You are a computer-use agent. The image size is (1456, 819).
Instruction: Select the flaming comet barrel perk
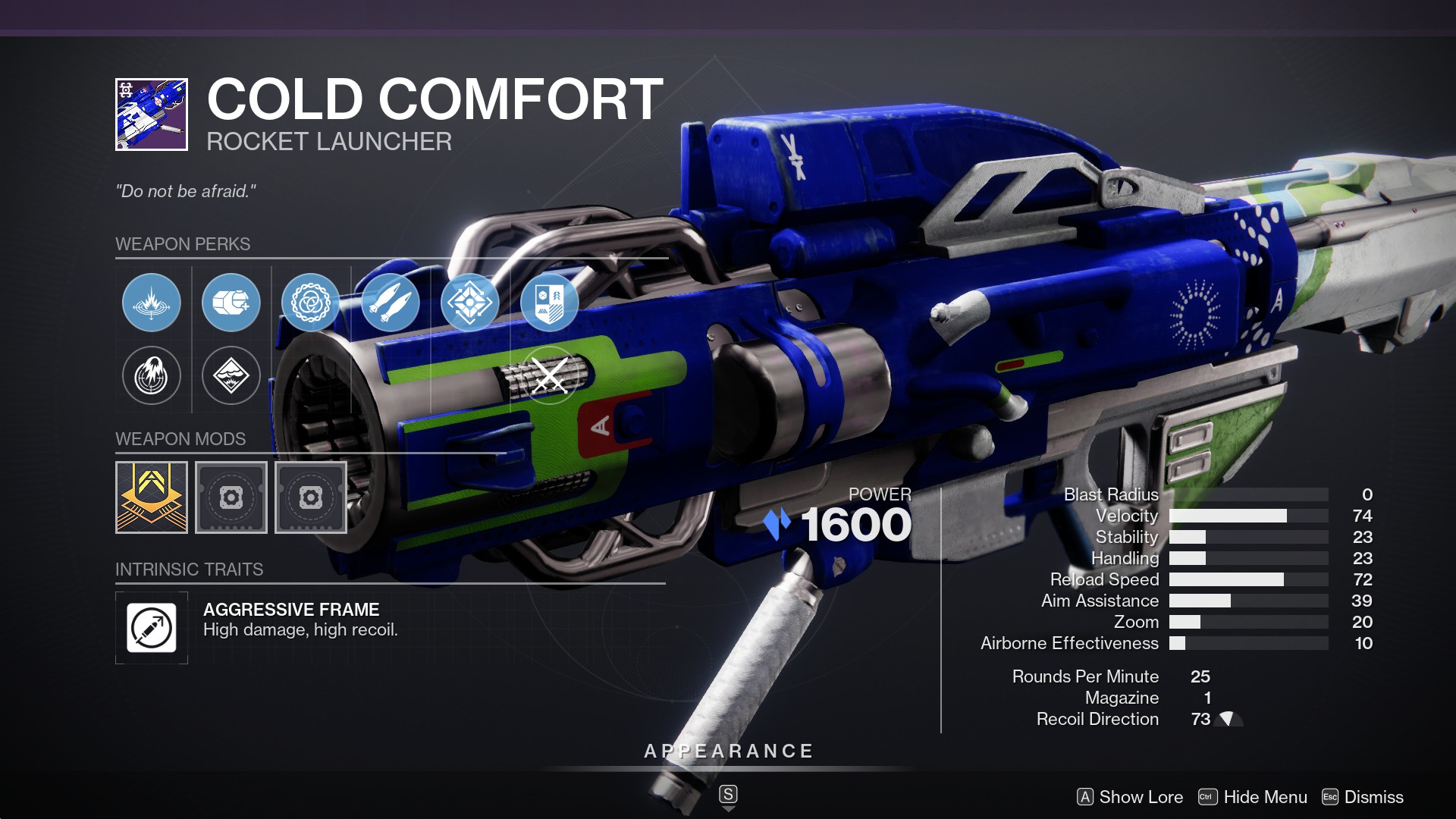click(152, 375)
